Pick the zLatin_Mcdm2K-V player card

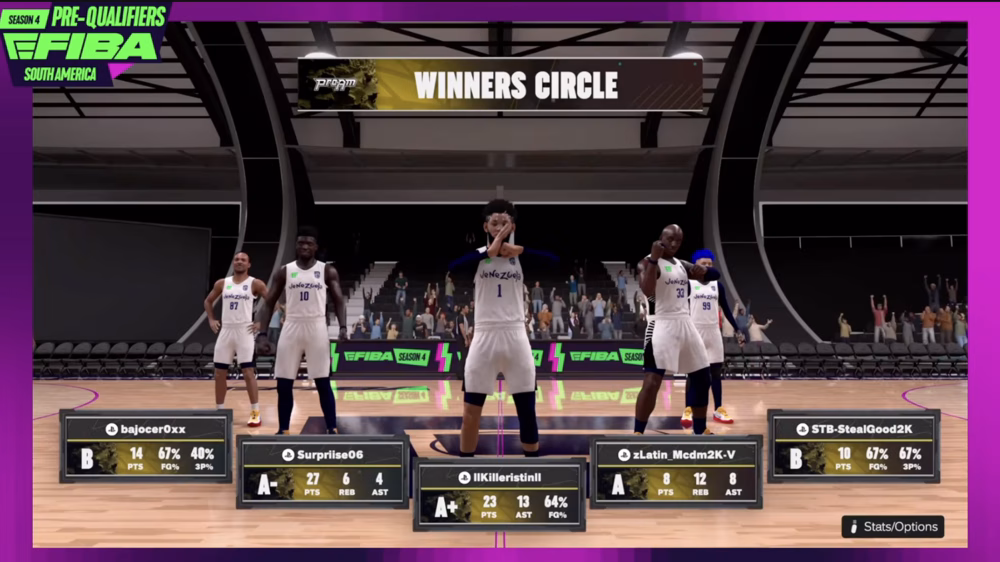[x=676, y=471]
